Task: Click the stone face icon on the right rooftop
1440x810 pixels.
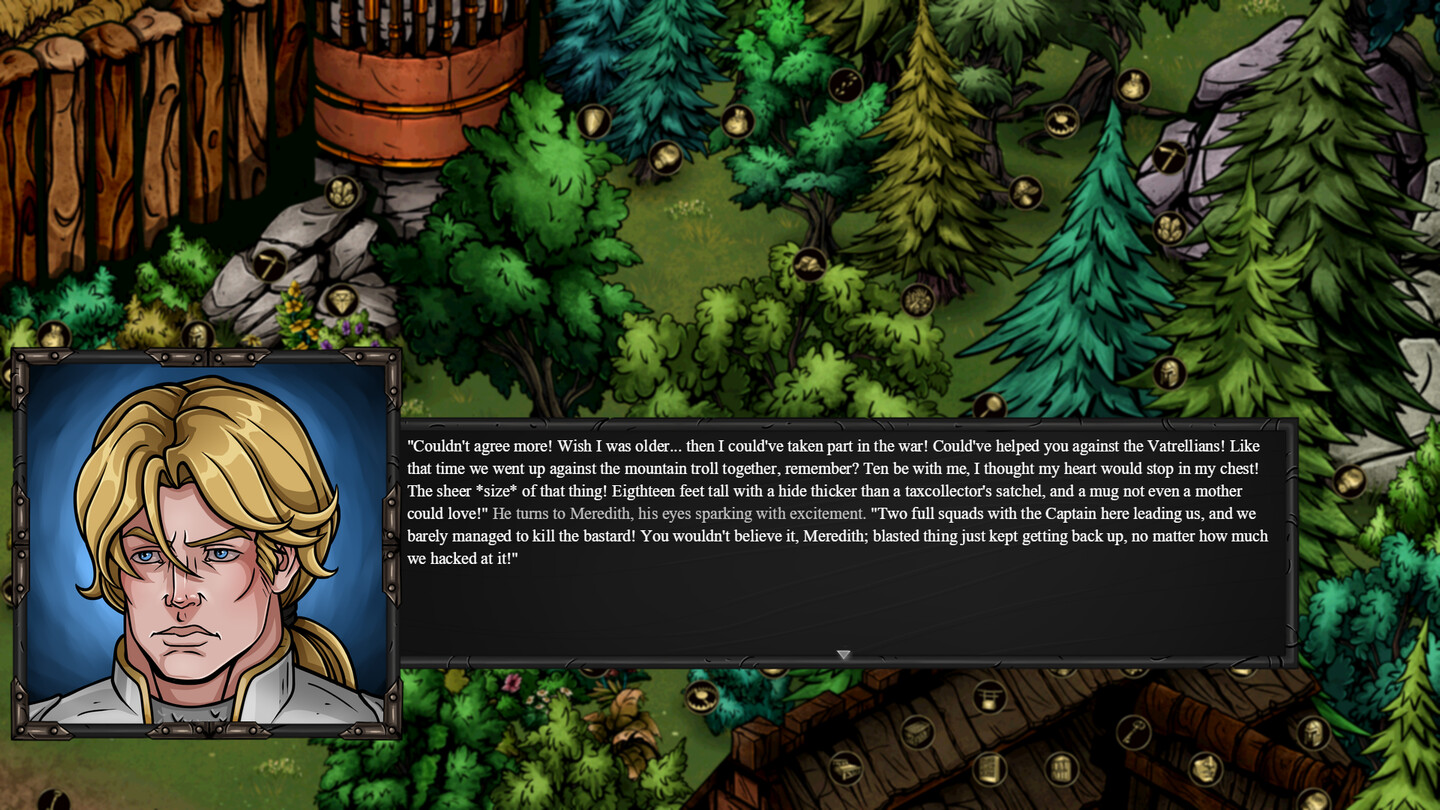Action: 1205,768
